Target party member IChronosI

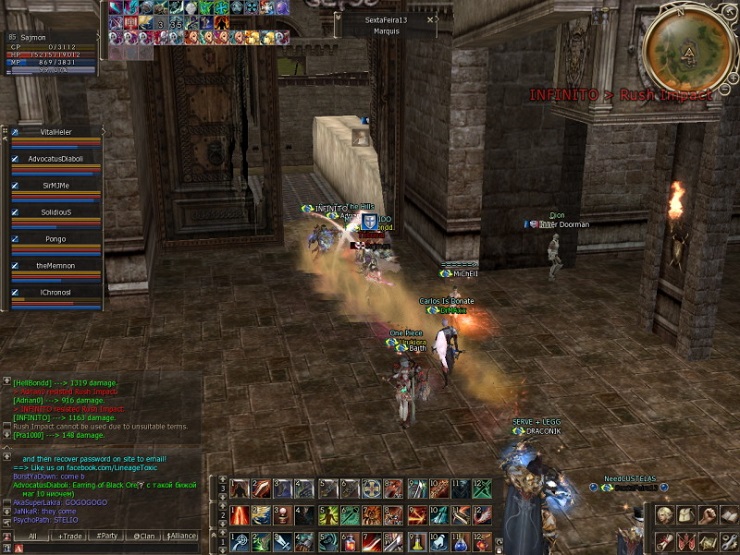[x=57, y=293]
